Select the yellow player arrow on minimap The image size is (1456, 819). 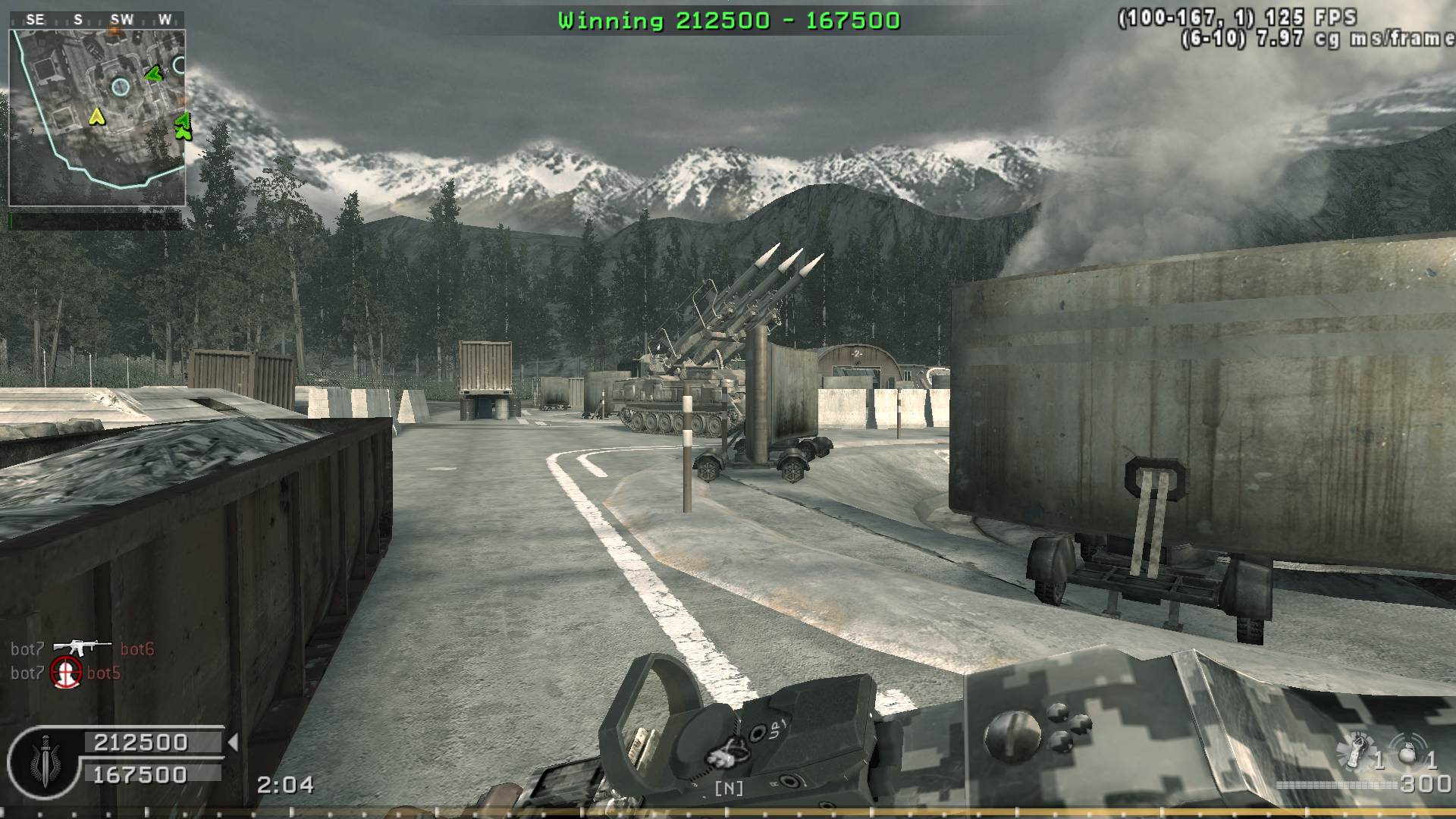[96, 116]
